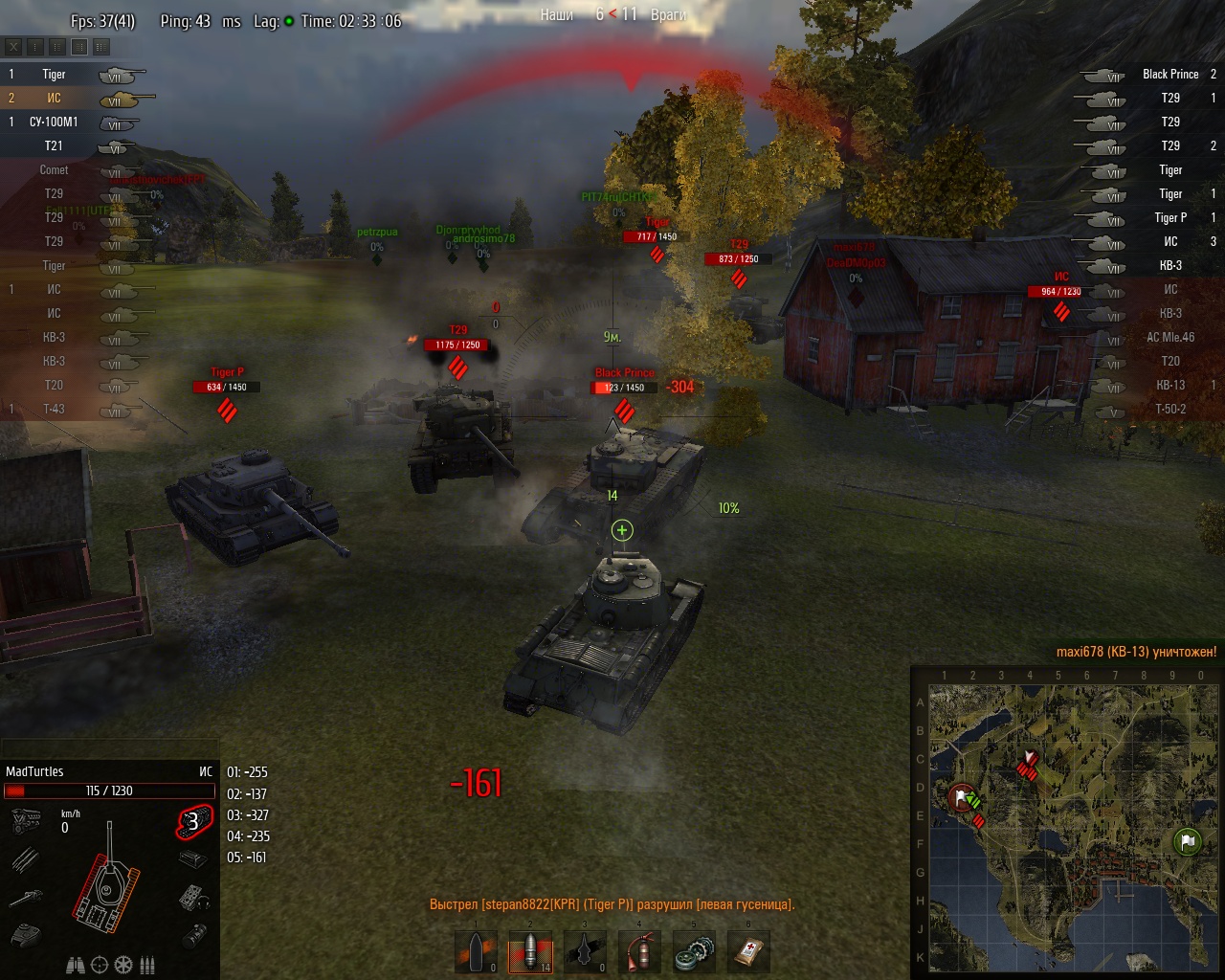The height and width of the screenshot is (980, 1225).
Task: Switch player panel to the widest multi-column view
Action: pyautogui.click(x=101, y=46)
